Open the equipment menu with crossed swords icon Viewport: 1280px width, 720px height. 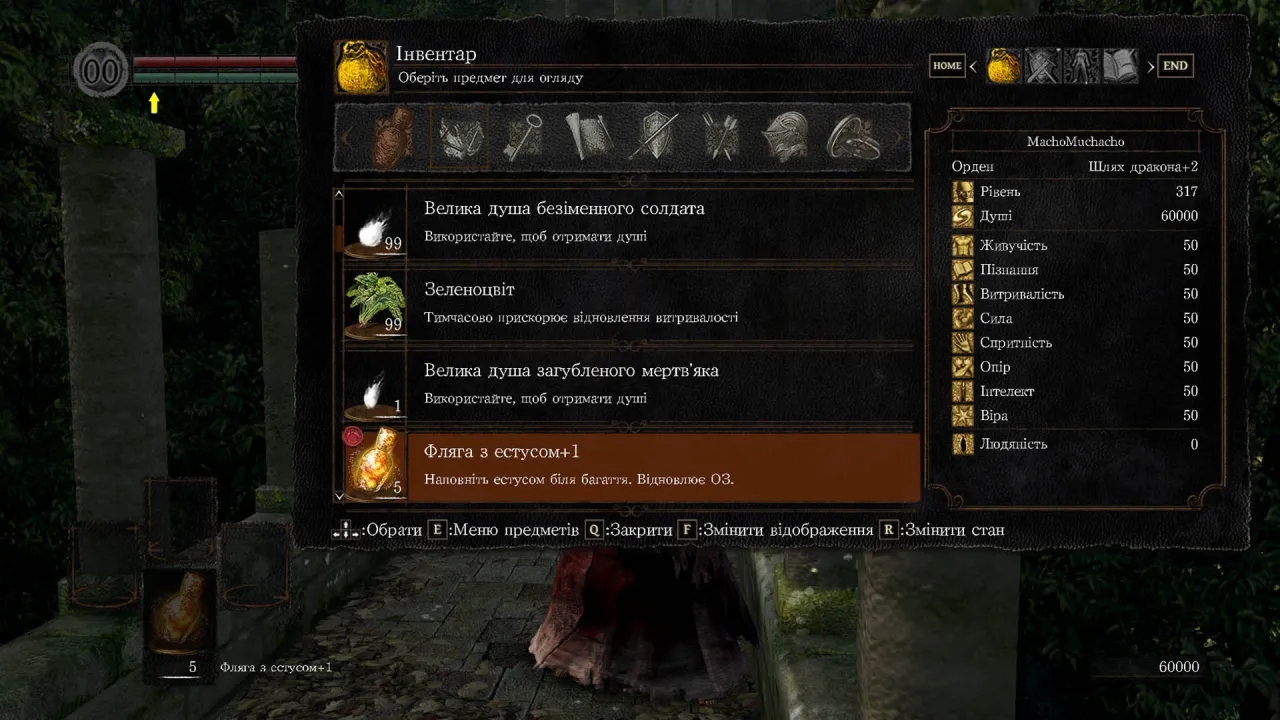[x=1041, y=65]
